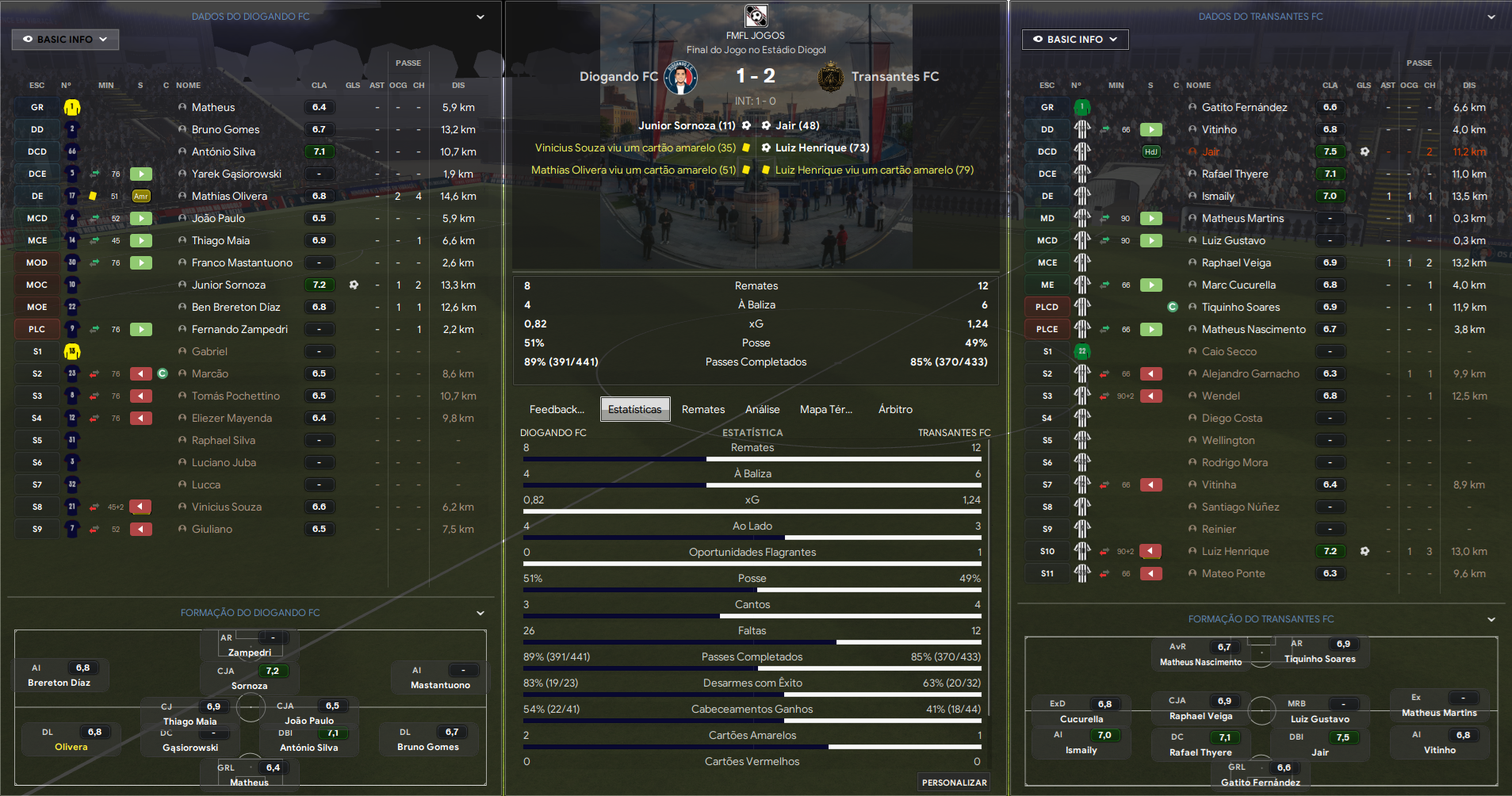The height and width of the screenshot is (796, 1512).
Task: Select the Estatísticas tab
Action: 634,409
